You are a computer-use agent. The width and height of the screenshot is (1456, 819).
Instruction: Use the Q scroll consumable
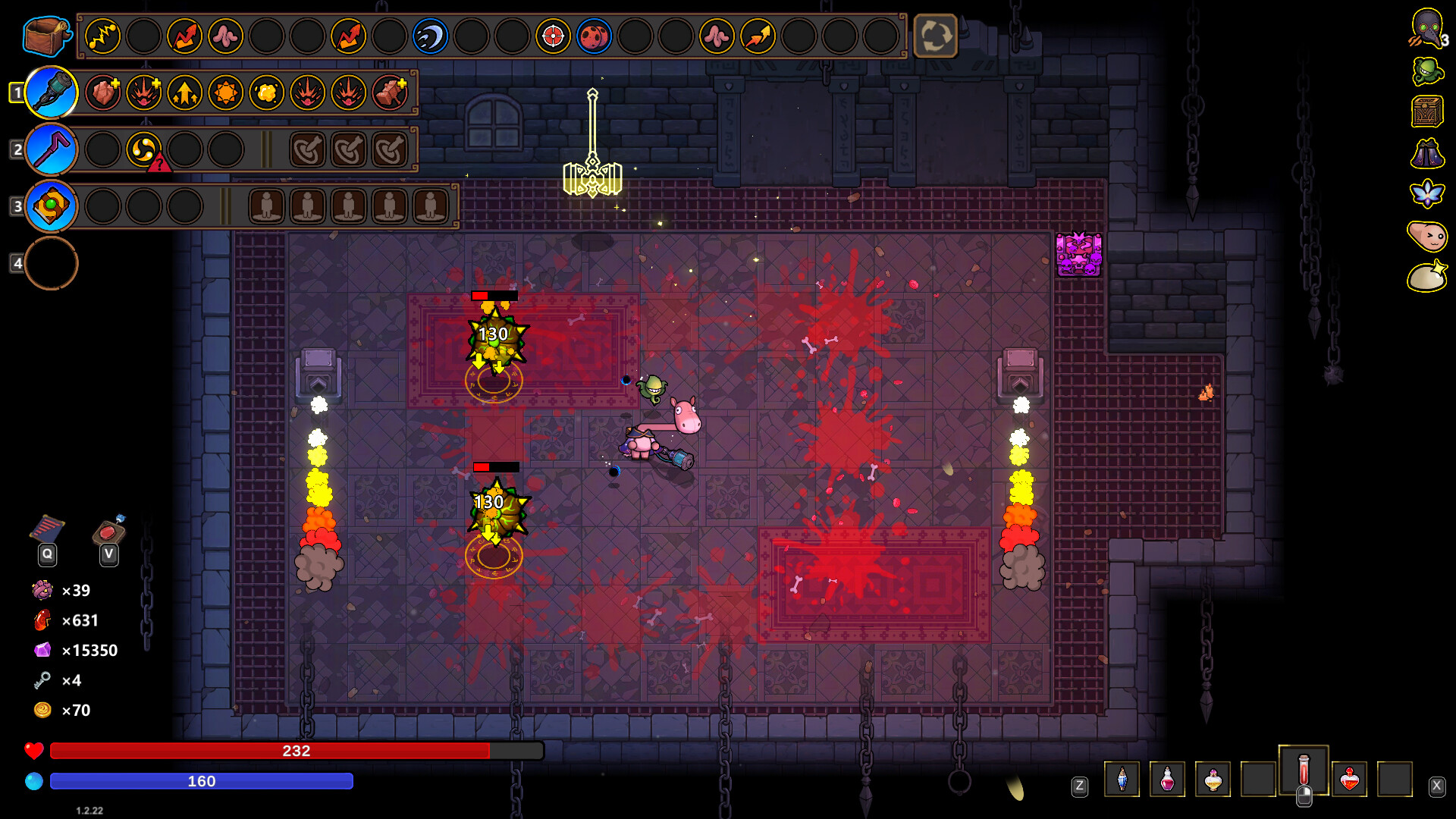47,527
